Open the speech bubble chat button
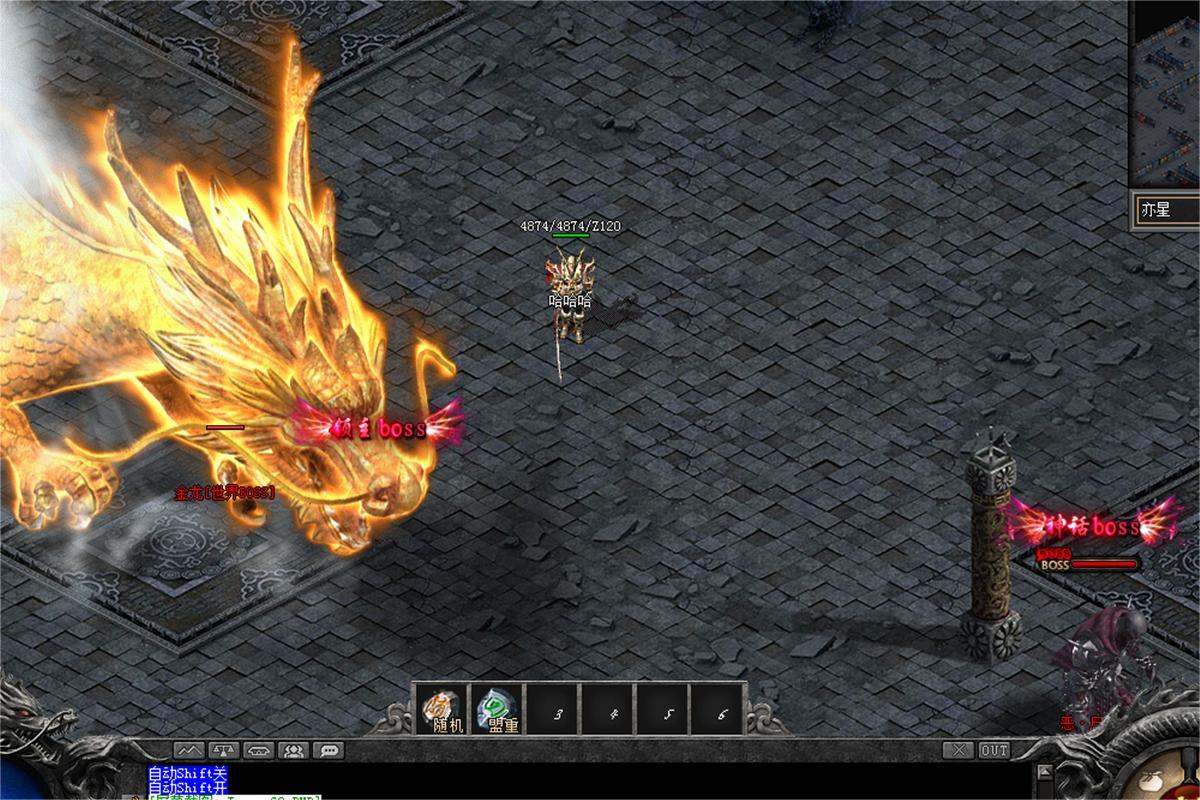 [x=328, y=750]
